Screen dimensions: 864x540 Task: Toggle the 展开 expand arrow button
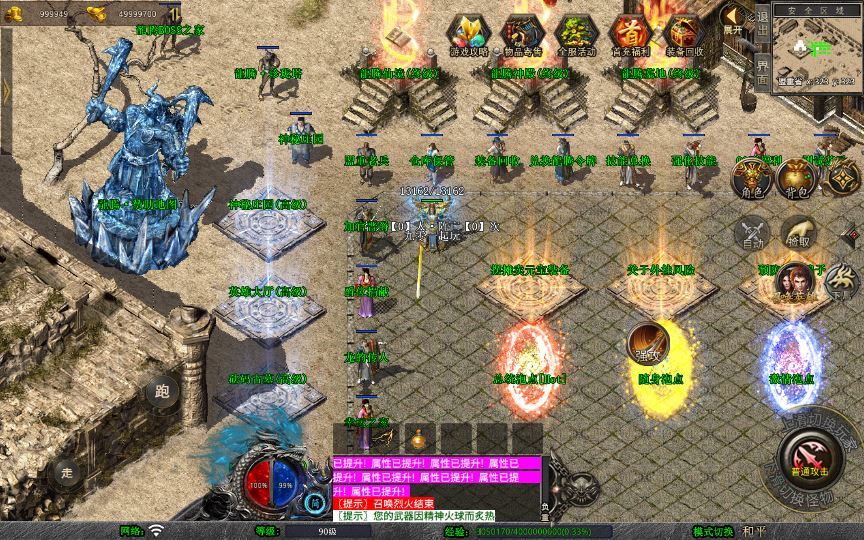(734, 20)
